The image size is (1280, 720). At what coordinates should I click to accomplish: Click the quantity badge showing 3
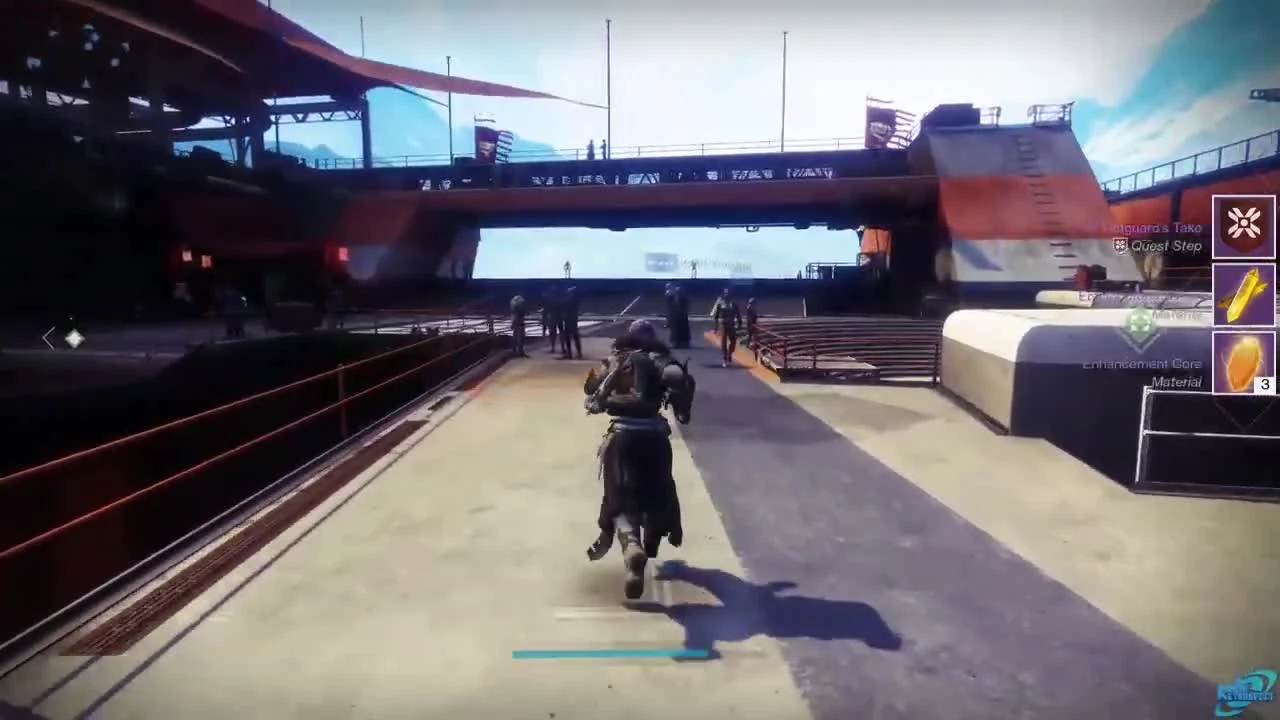[x=1264, y=384]
